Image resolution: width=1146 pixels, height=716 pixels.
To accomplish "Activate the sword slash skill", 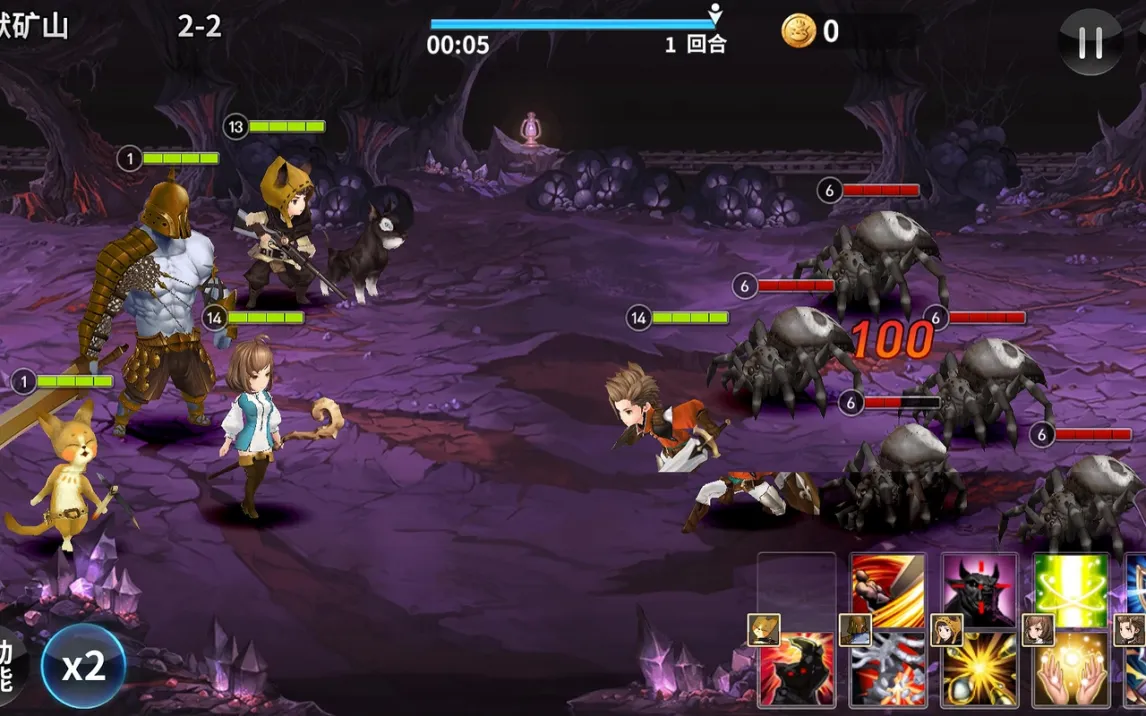I will coord(888,588).
